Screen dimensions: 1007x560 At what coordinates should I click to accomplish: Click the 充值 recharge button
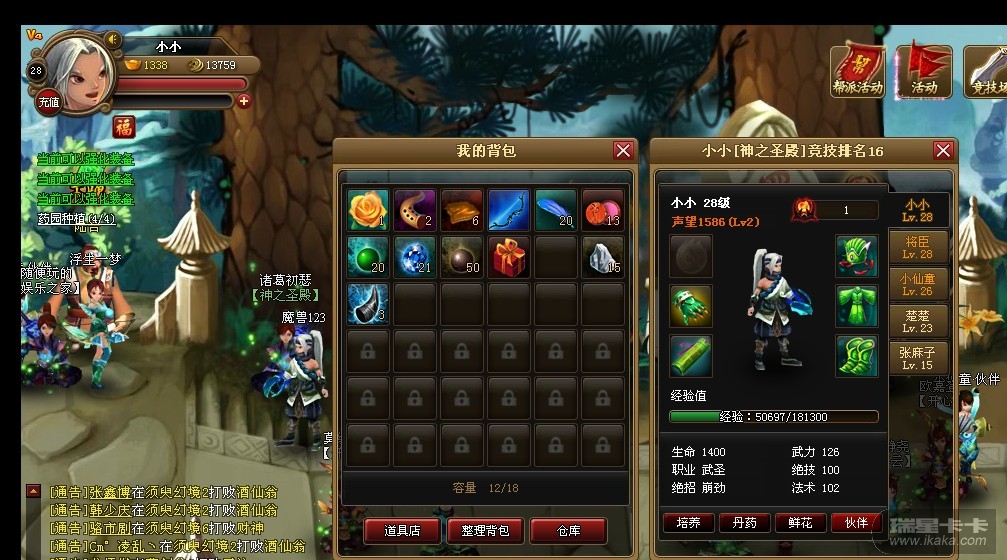point(48,101)
